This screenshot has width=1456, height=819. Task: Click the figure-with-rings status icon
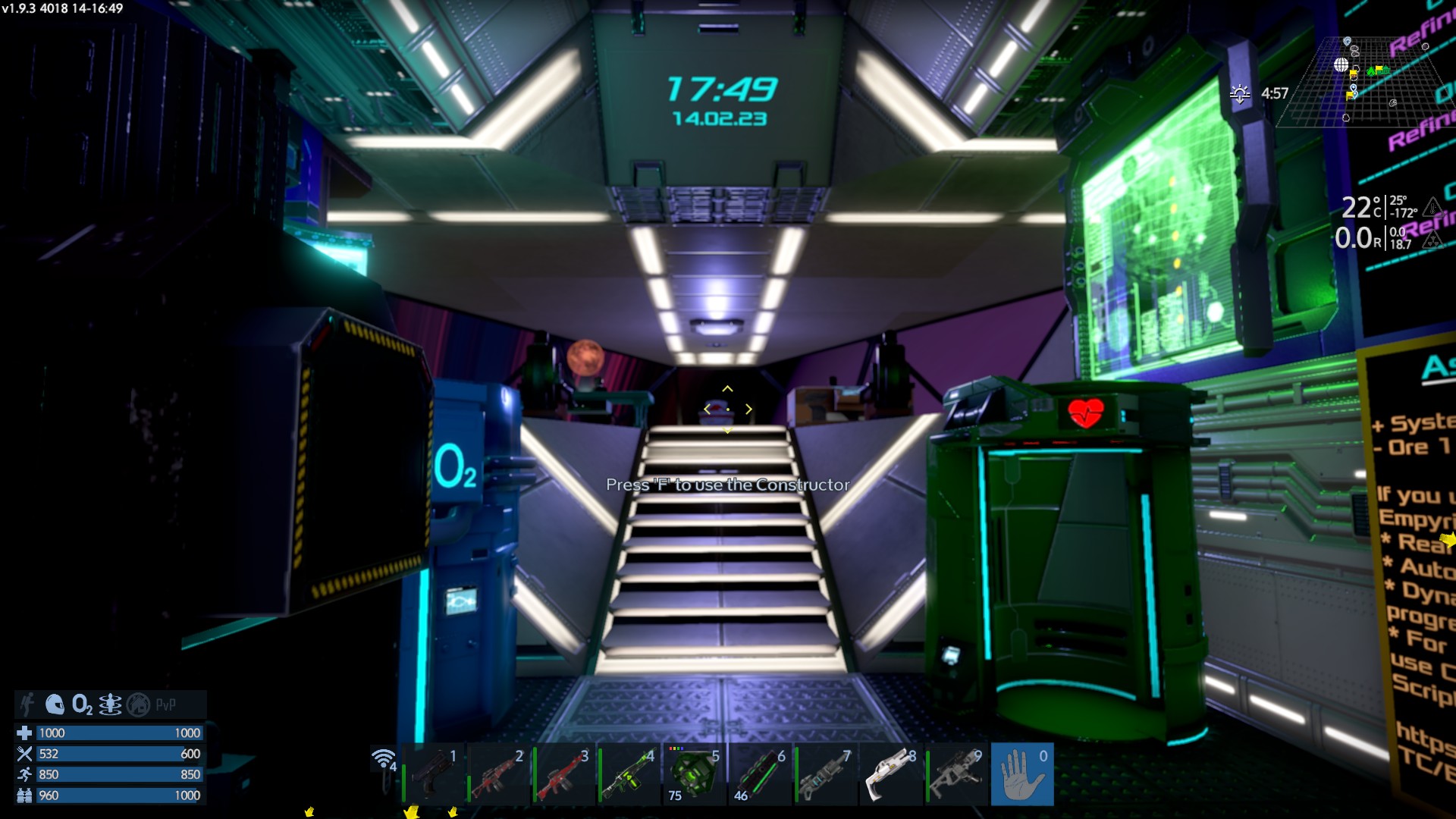[110, 704]
